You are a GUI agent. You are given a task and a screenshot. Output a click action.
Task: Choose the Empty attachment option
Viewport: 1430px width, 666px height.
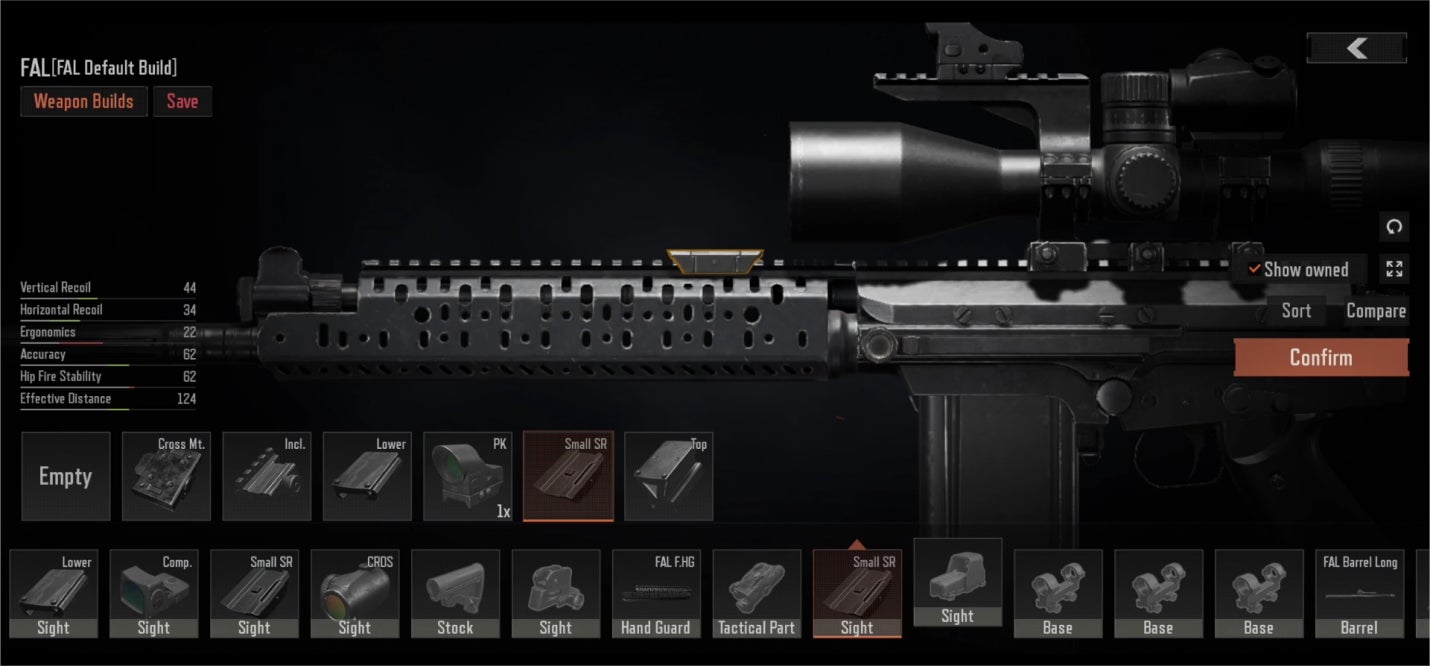66,476
